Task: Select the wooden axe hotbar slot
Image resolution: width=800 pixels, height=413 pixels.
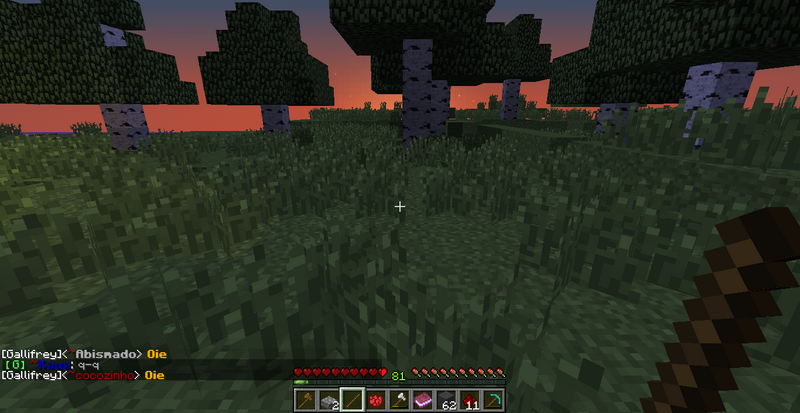Action: pyautogui.click(x=303, y=399)
